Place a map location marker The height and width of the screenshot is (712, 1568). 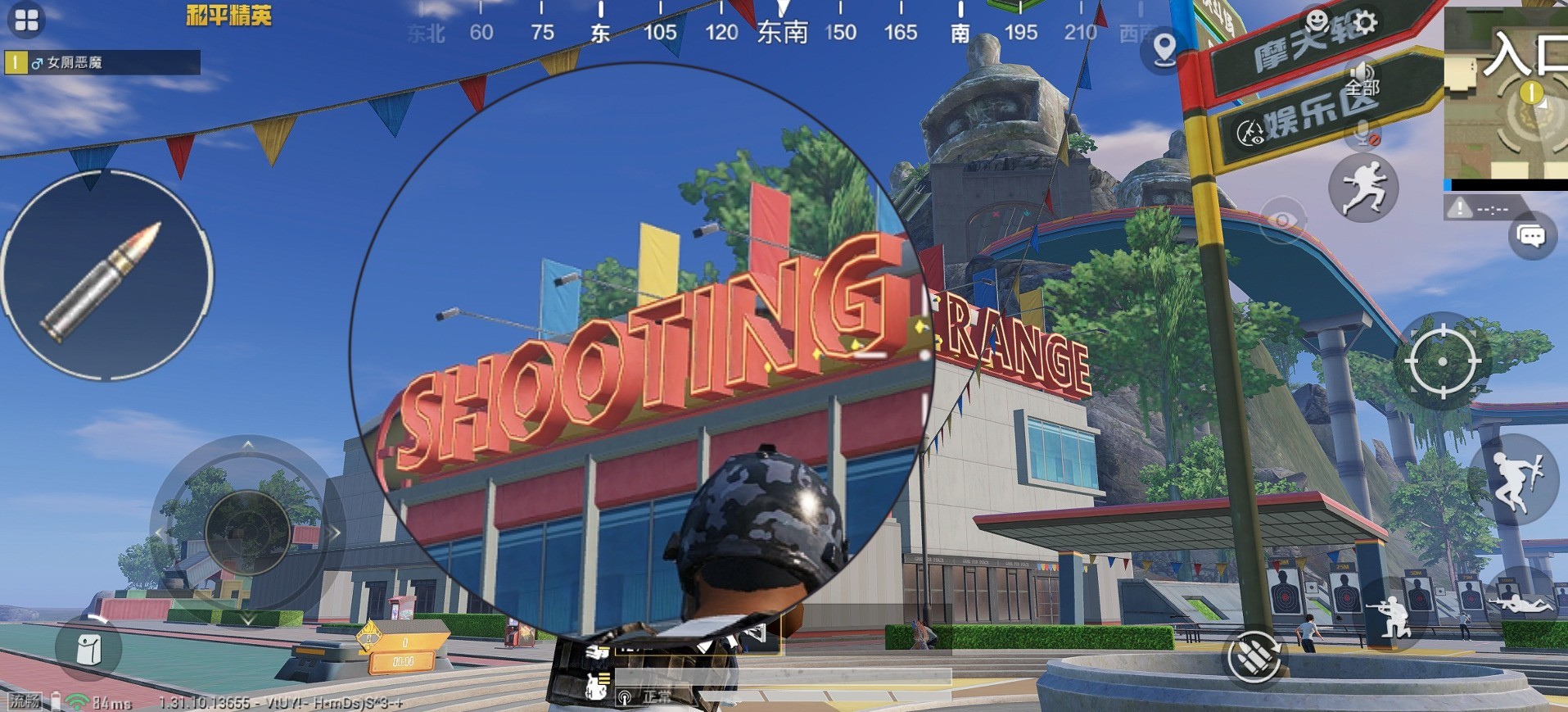tap(1164, 50)
